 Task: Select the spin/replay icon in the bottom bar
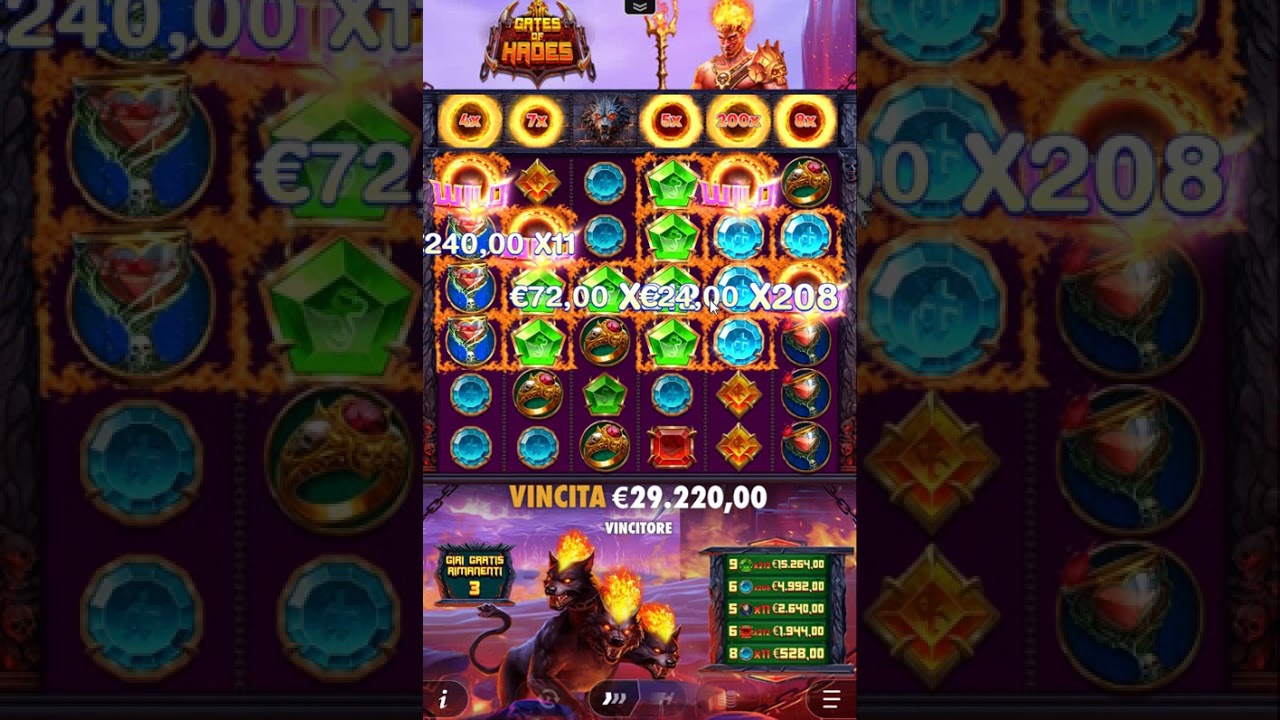point(548,700)
